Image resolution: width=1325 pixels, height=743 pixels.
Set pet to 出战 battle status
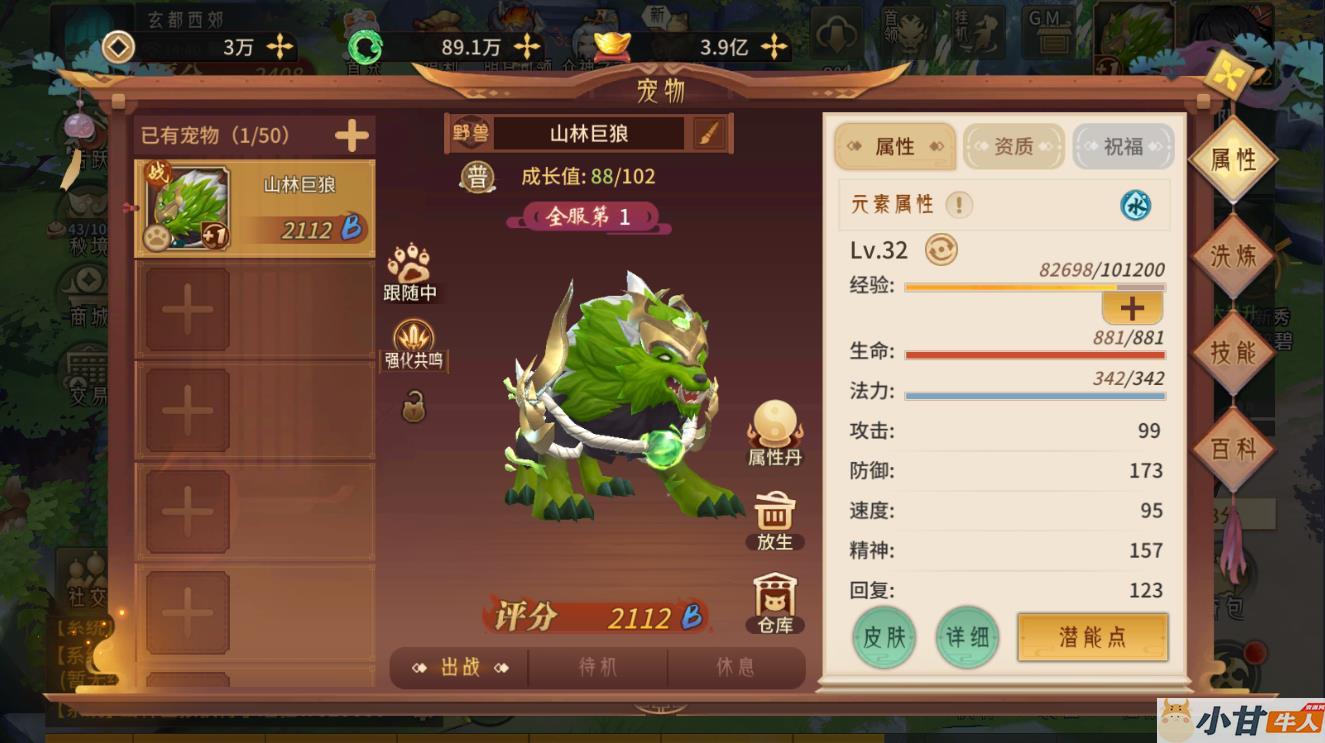pos(460,667)
